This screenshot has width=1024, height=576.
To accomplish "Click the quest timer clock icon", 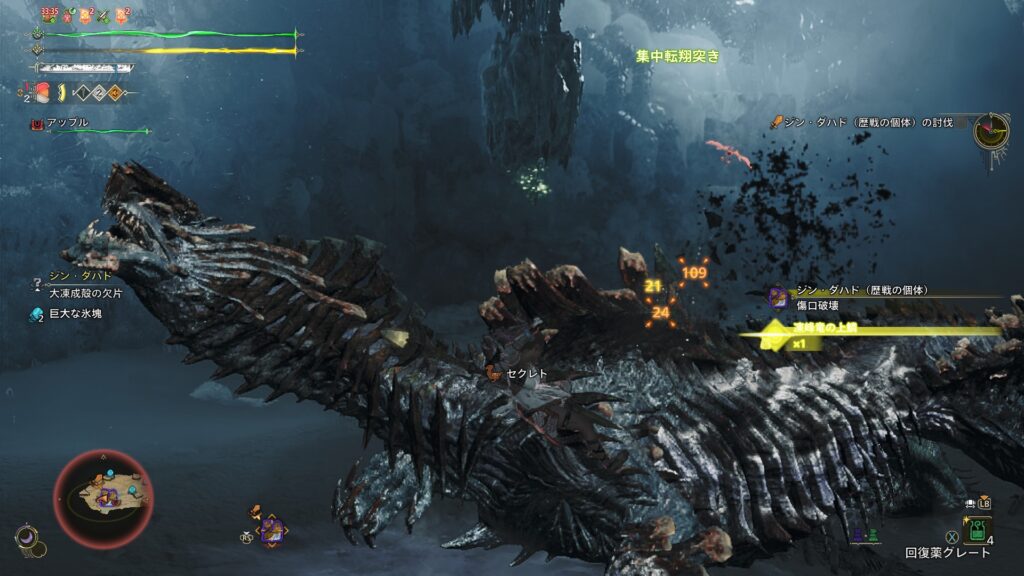I will pyautogui.click(x=991, y=129).
